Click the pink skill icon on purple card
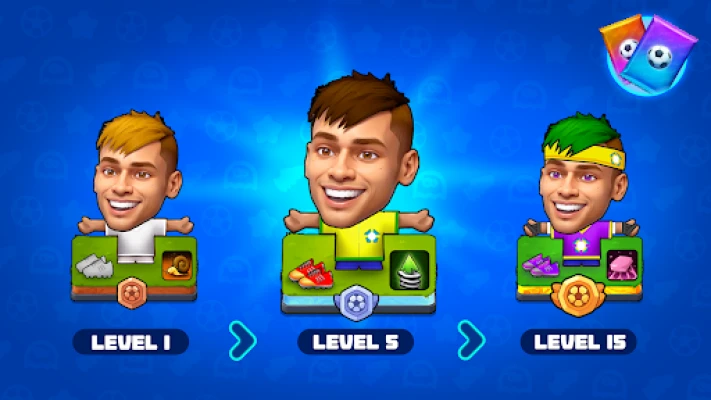Screen dimensions: 711x400 pyautogui.click(x=620, y=264)
